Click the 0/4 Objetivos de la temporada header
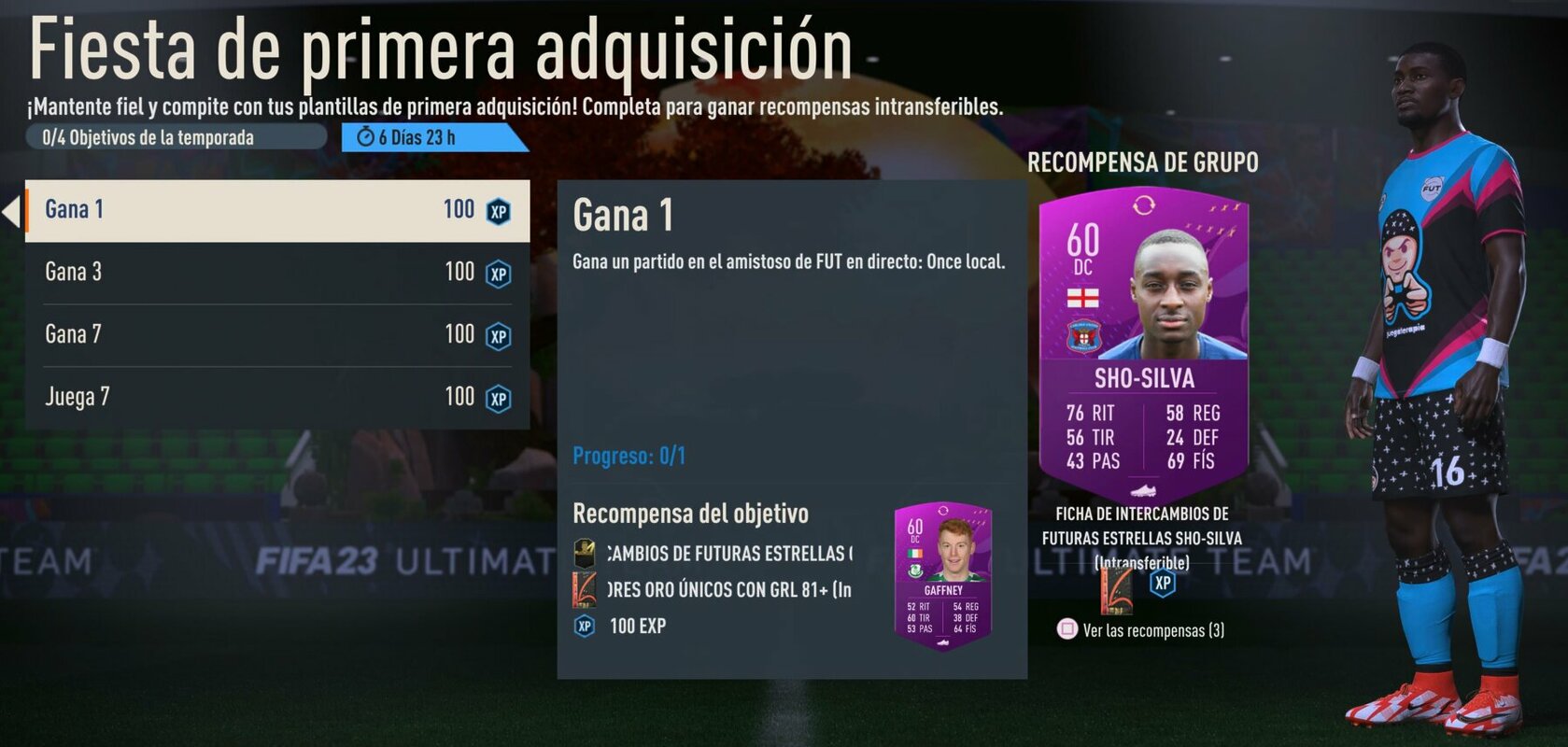Viewport: 1568px width, 747px height. click(x=149, y=136)
